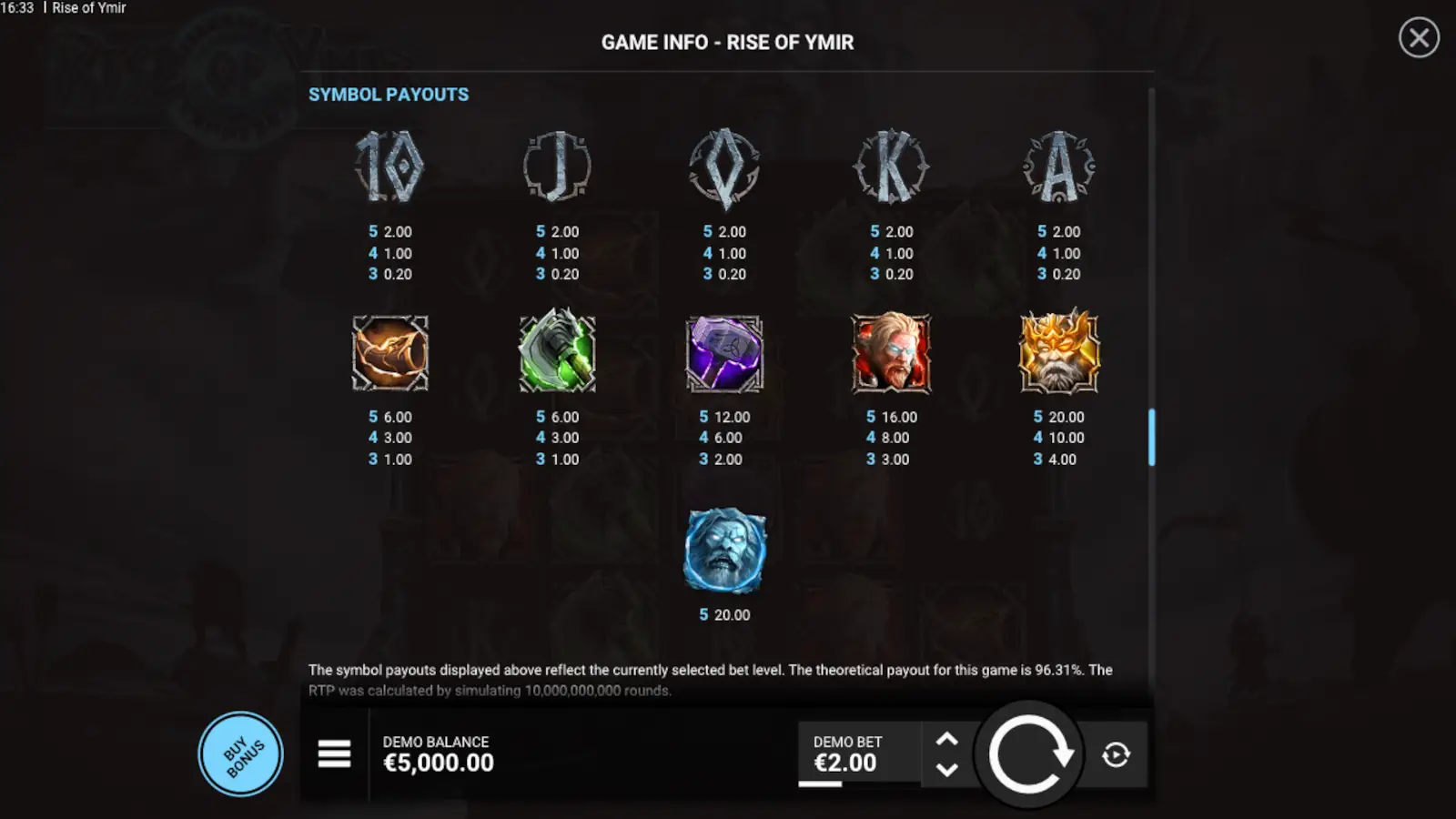Open the hamburger game menu
The height and width of the screenshot is (819, 1456).
click(334, 754)
